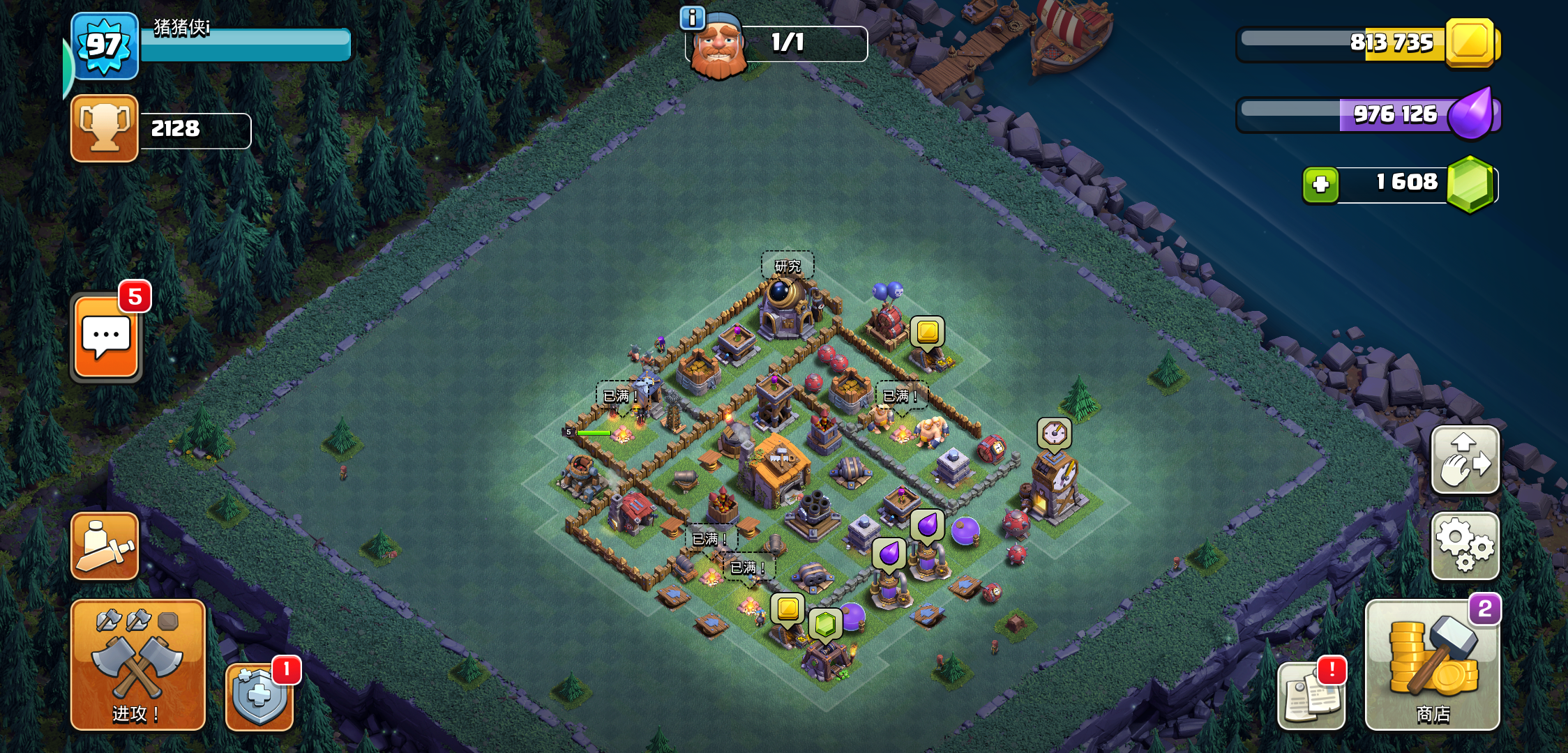This screenshot has width=1568, height=753.
Task: Open the chat panel with 5 messages
Action: click(106, 337)
